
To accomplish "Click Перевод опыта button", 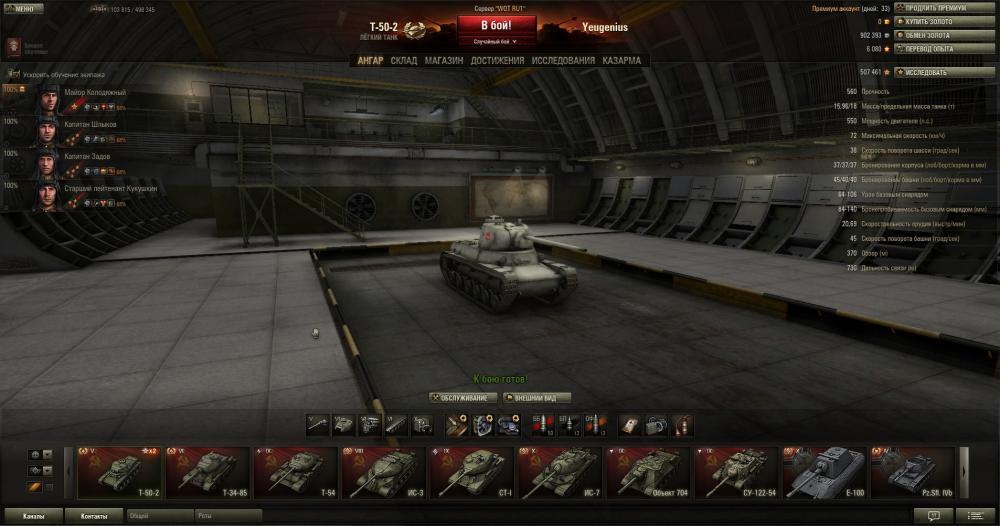I will pos(930,48).
